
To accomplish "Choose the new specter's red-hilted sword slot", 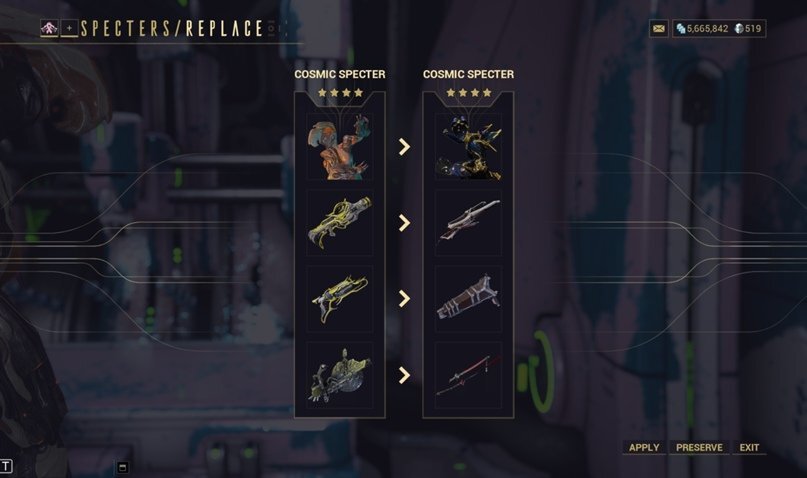I will [468, 375].
